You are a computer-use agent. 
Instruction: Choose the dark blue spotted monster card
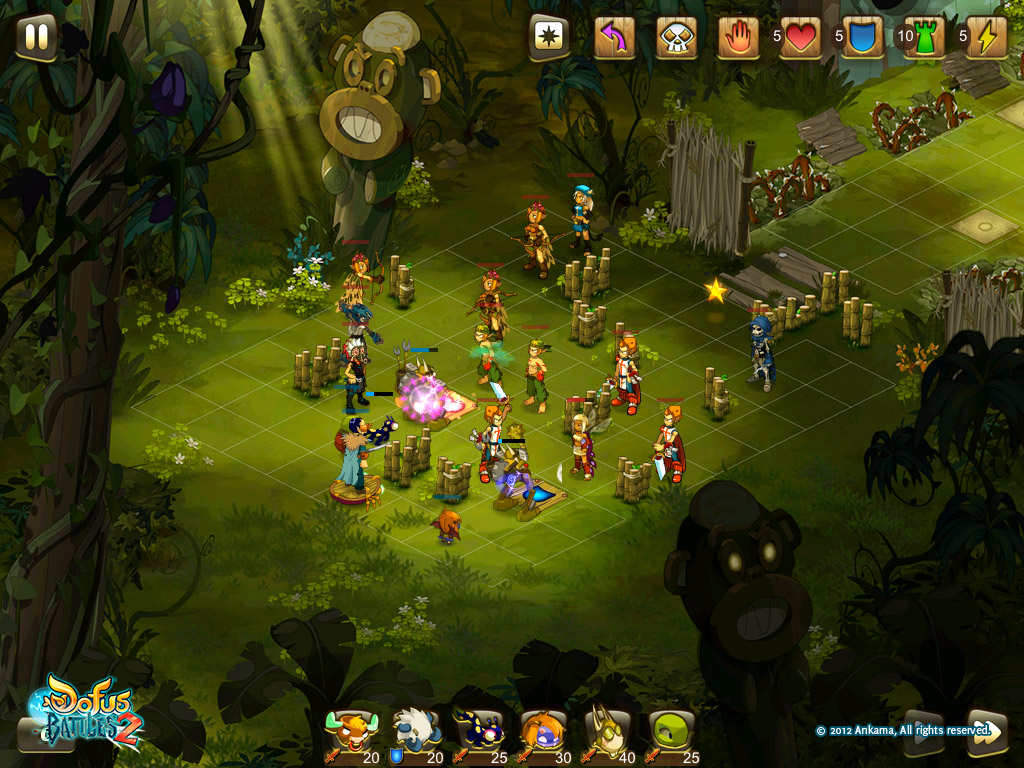click(477, 735)
